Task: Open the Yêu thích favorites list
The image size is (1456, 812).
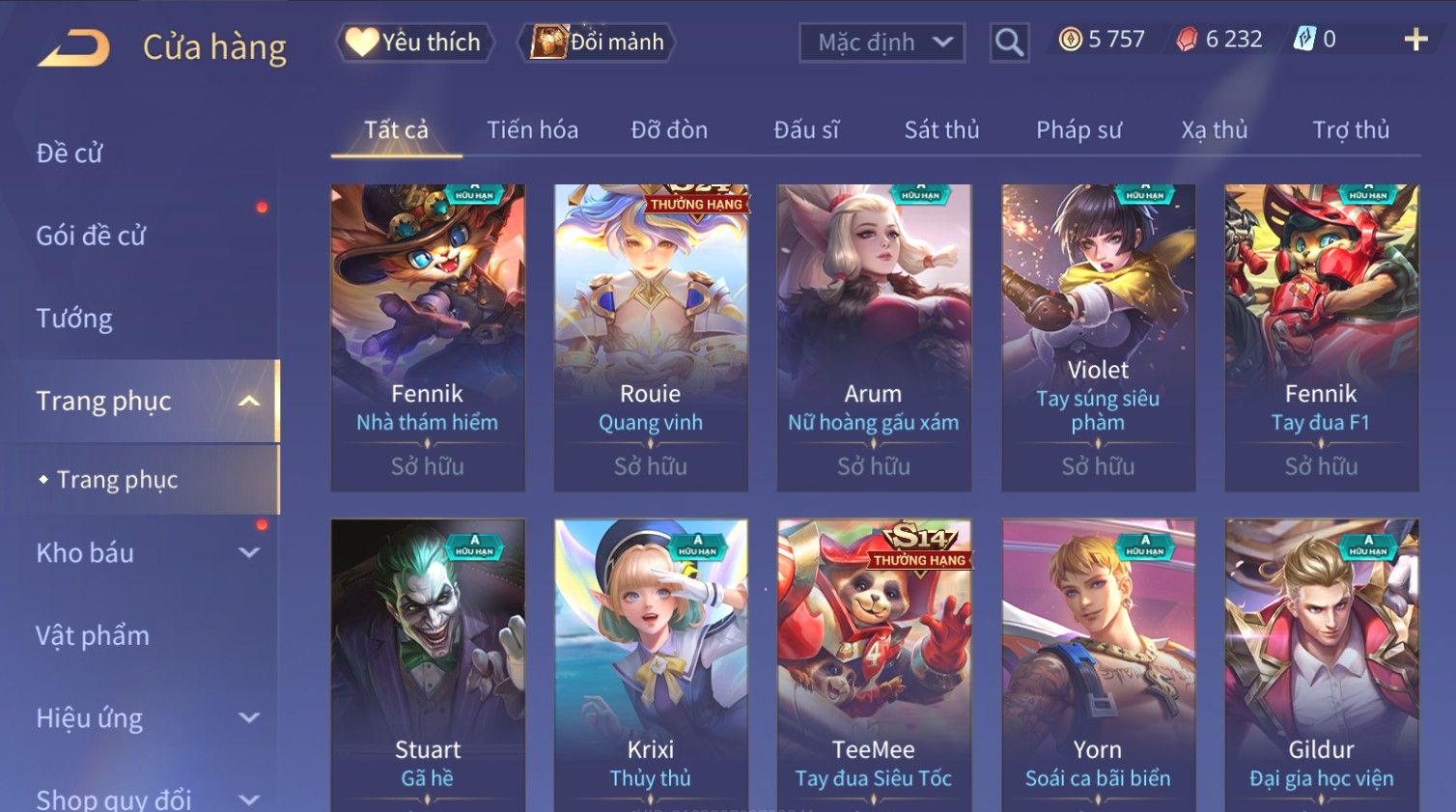Action: [414, 42]
